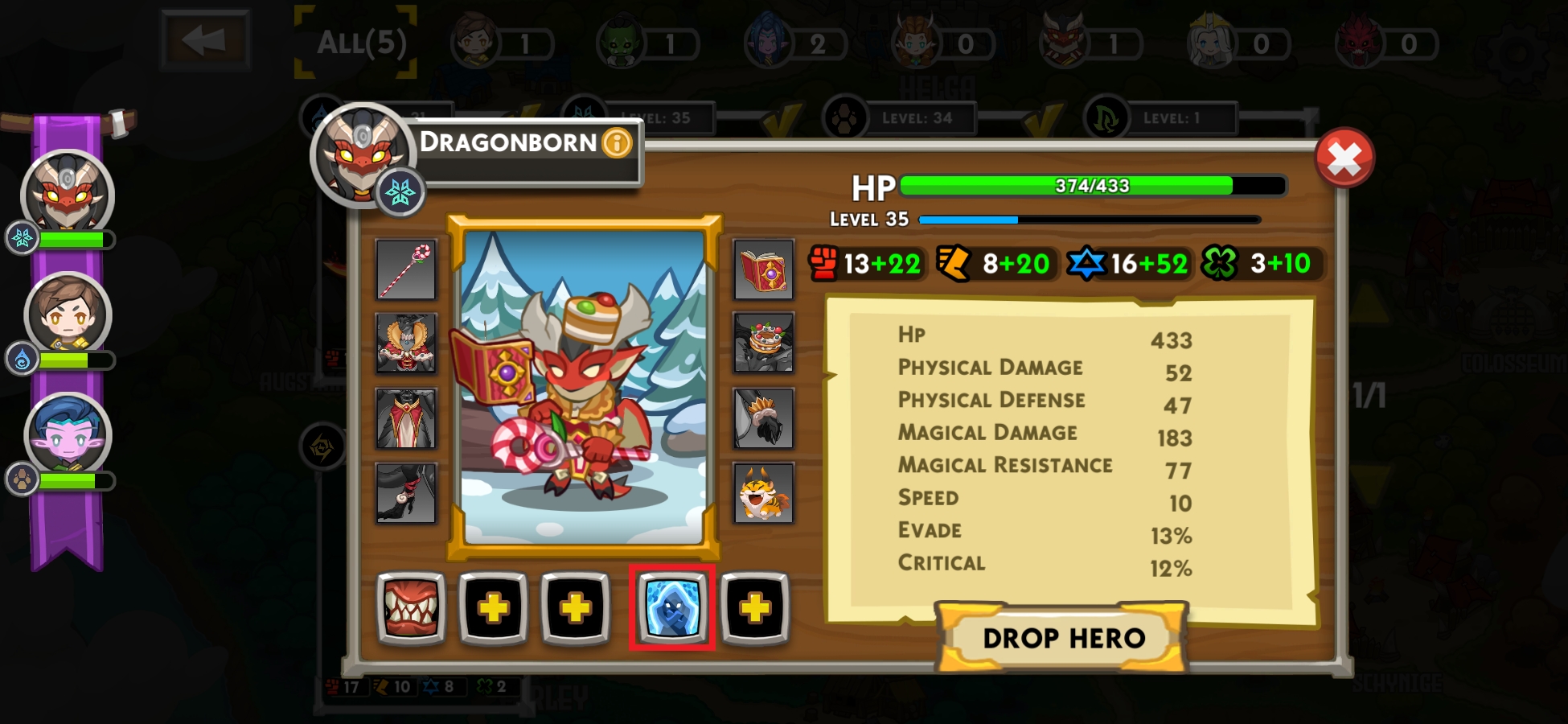Image resolution: width=1568 pixels, height=724 pixels.
Task: Close the Dragonborn hero panel
Action: pyautogui.click(x=1344, y=158)
